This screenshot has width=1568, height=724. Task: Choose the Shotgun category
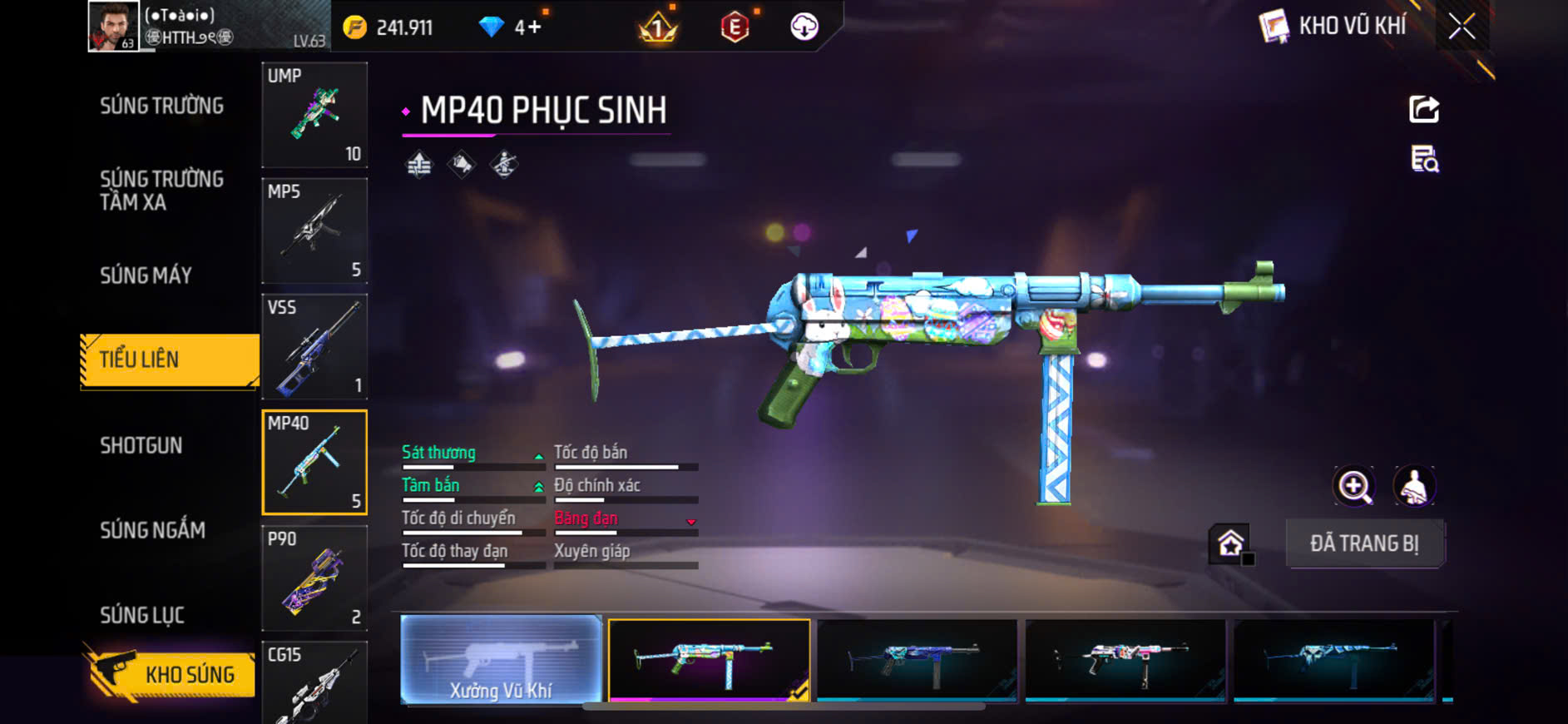click(141, 445)
